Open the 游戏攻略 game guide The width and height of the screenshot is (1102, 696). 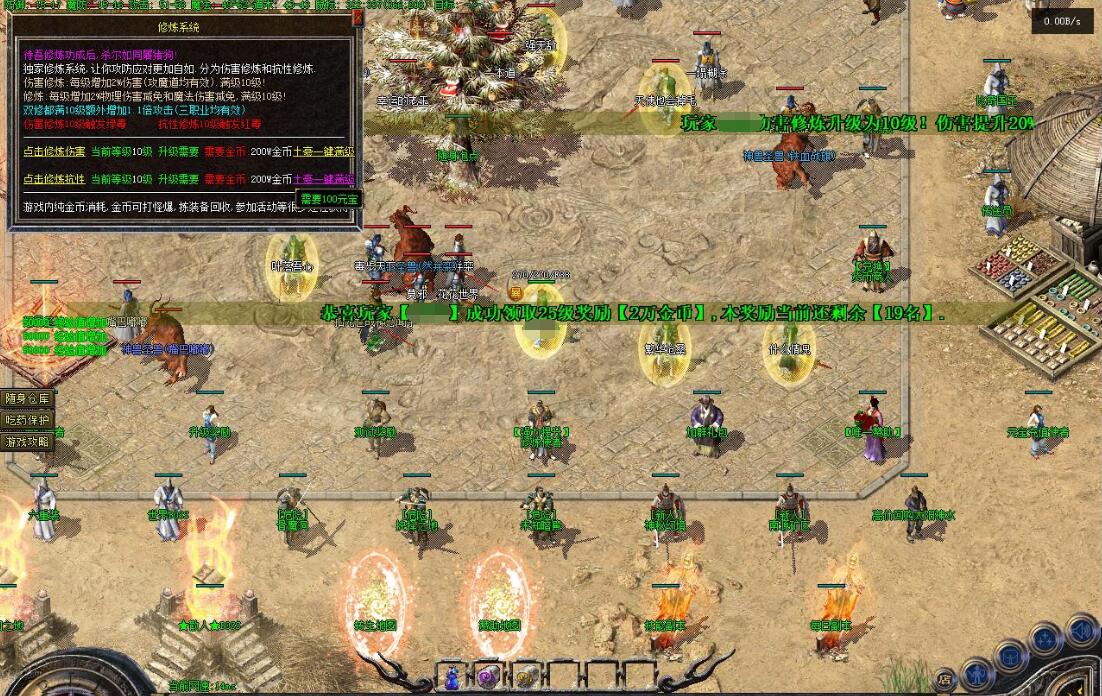[27, 441]
